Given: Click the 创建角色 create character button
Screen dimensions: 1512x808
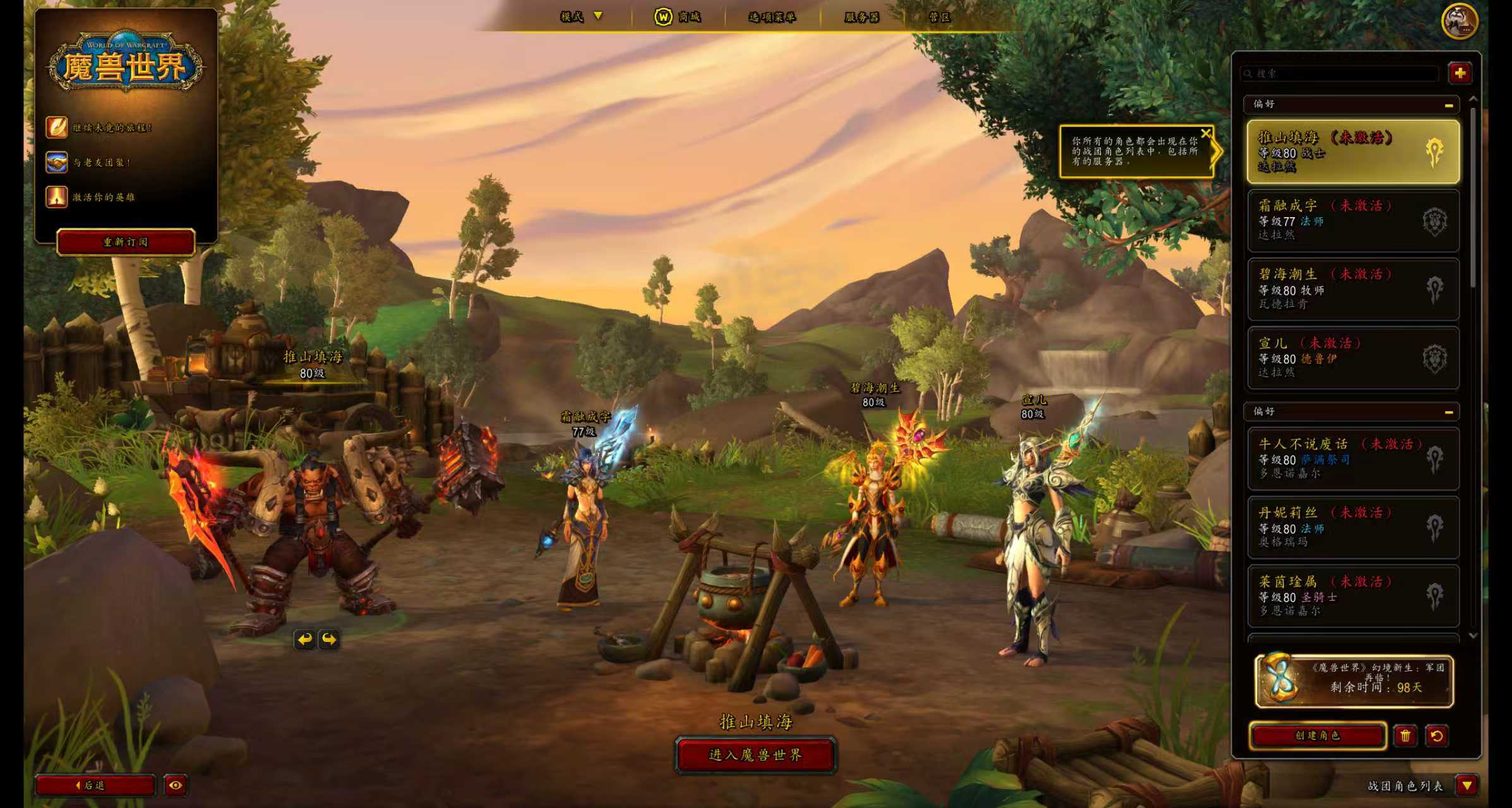Looking at the screenshot, I should (x=1317, y=735).
